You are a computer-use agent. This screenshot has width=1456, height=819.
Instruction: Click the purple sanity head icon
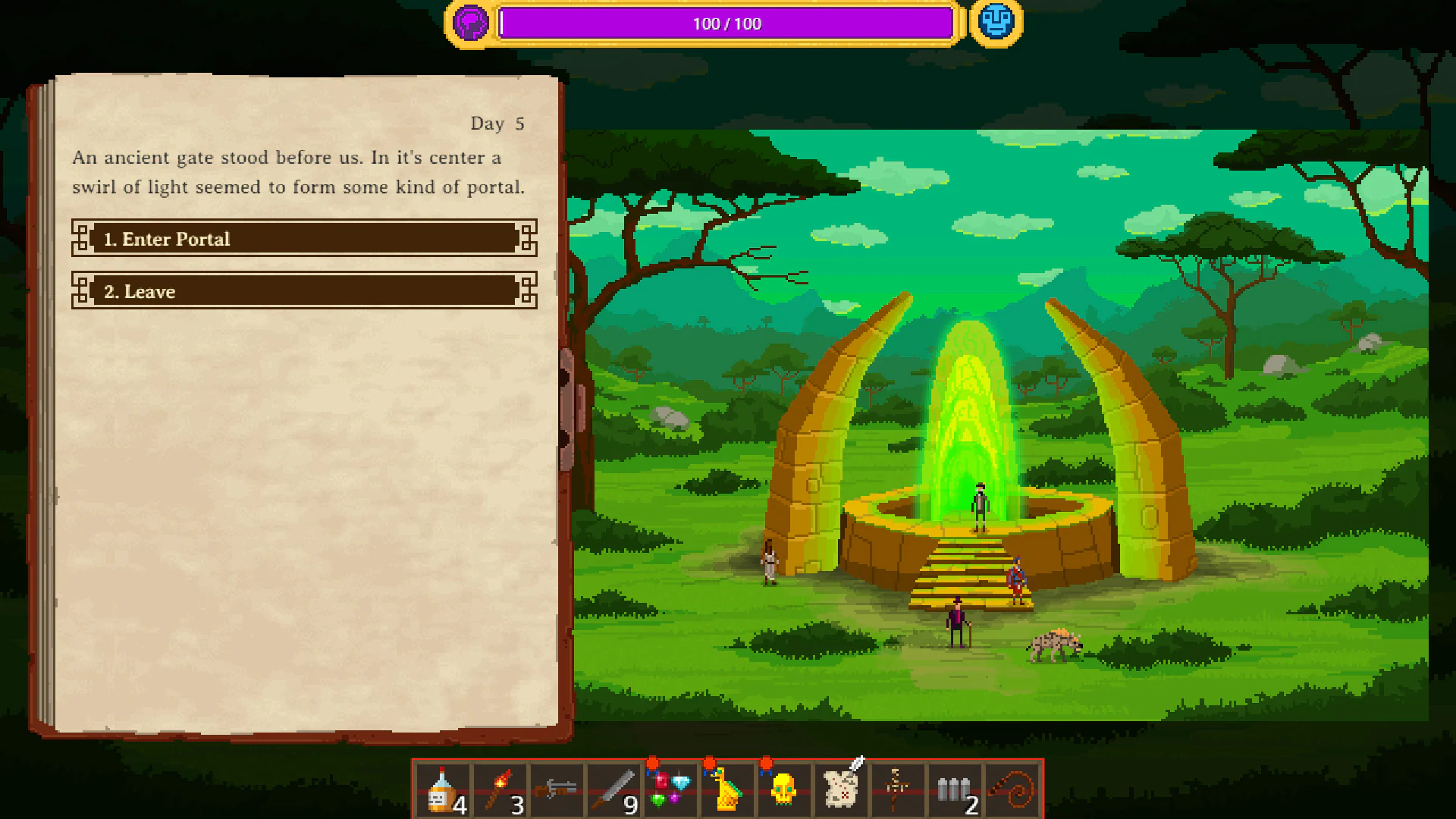(469, 23)
